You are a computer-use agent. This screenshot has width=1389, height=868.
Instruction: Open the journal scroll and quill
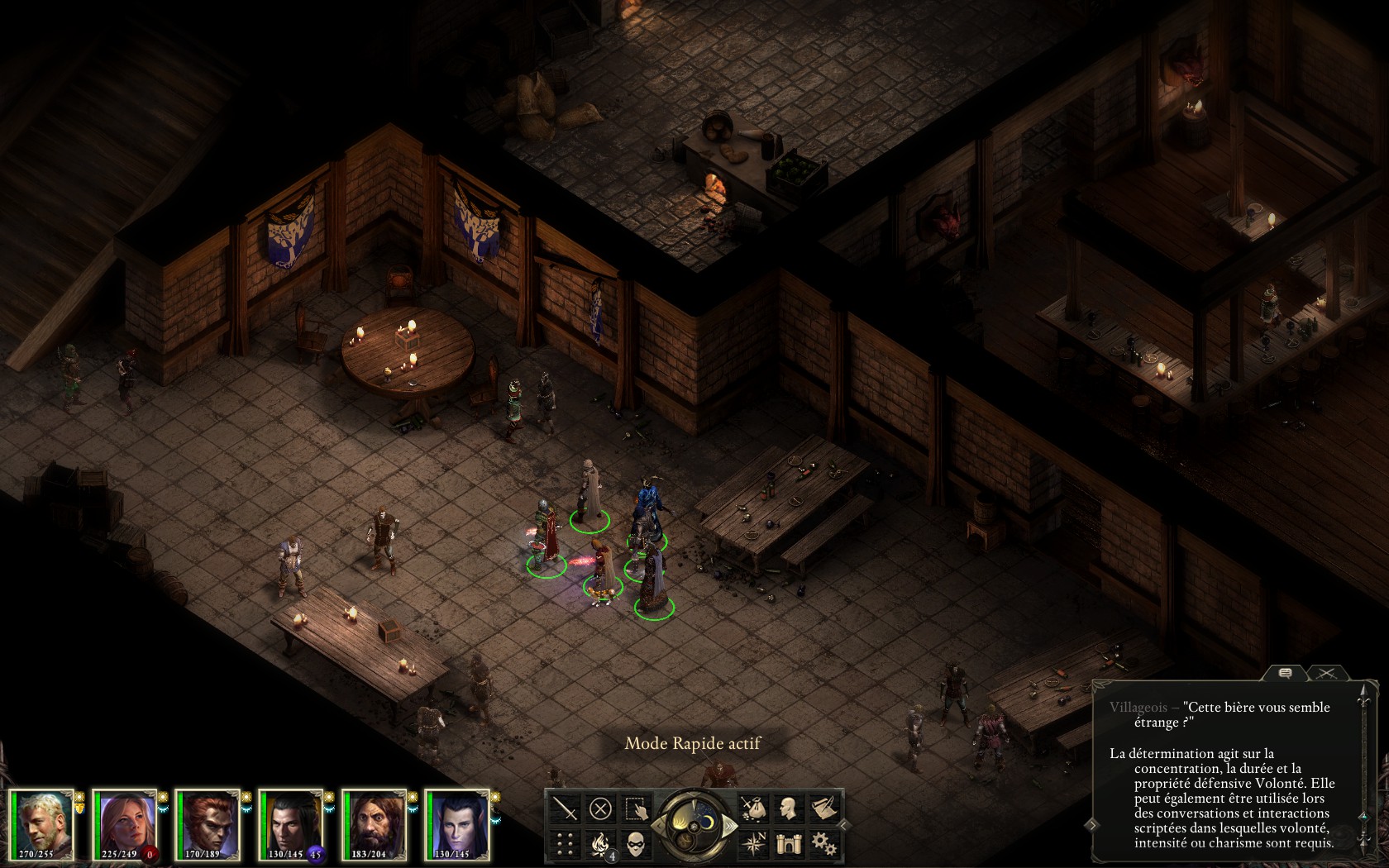(823, 808)
